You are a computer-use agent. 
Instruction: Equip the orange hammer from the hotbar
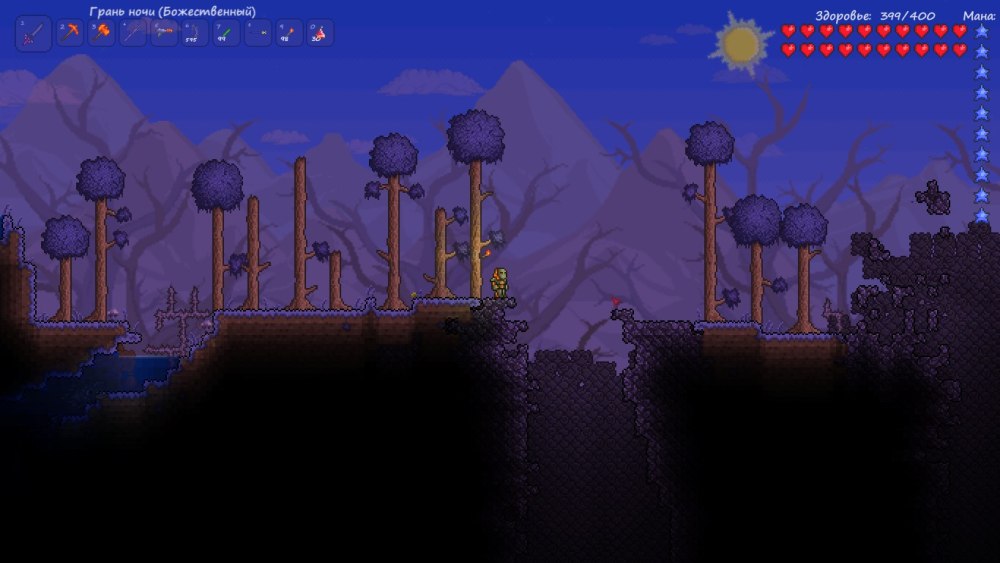click(x=102, y=33)
